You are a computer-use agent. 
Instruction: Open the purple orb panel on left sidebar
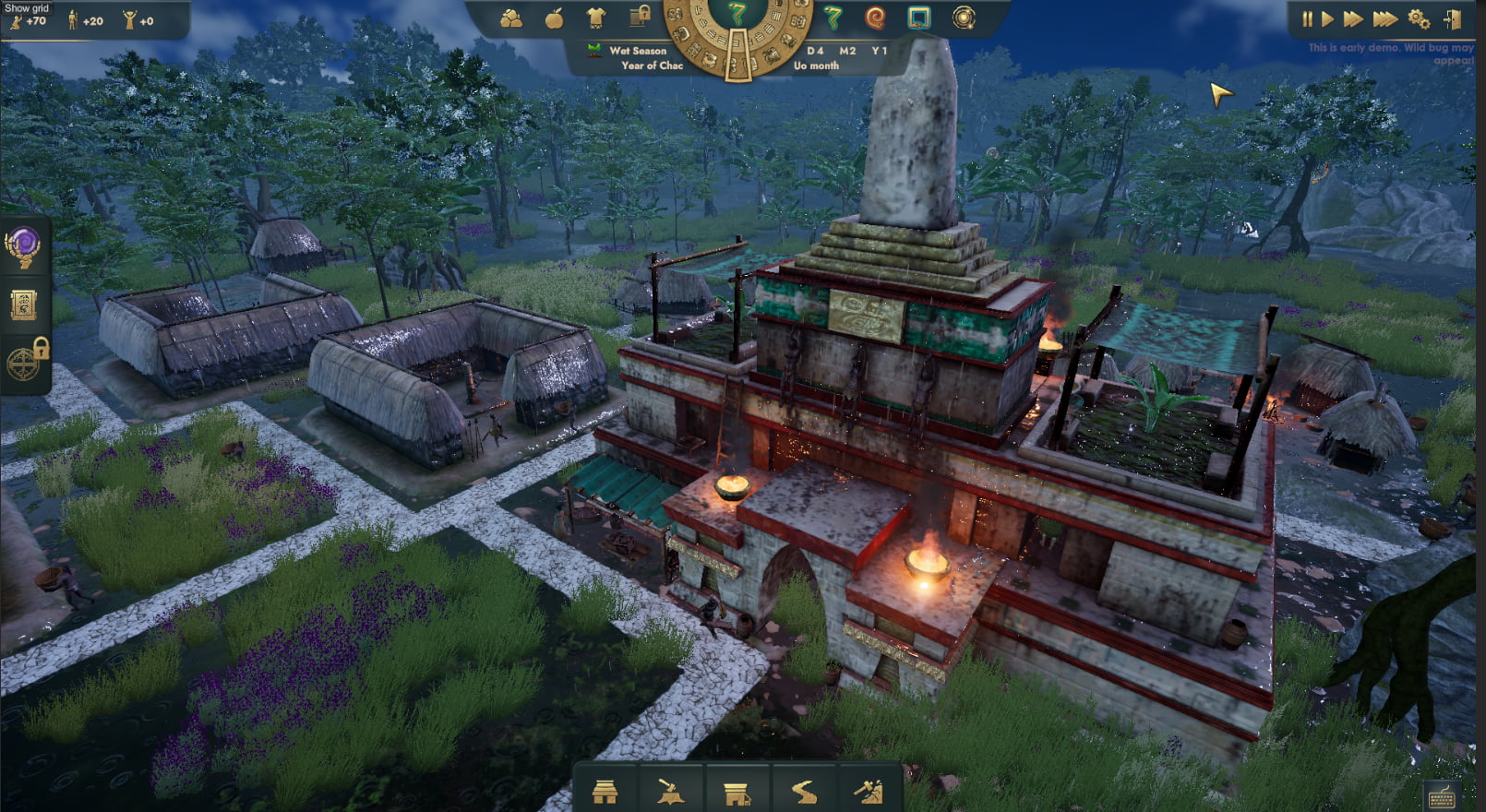(23, 247)
